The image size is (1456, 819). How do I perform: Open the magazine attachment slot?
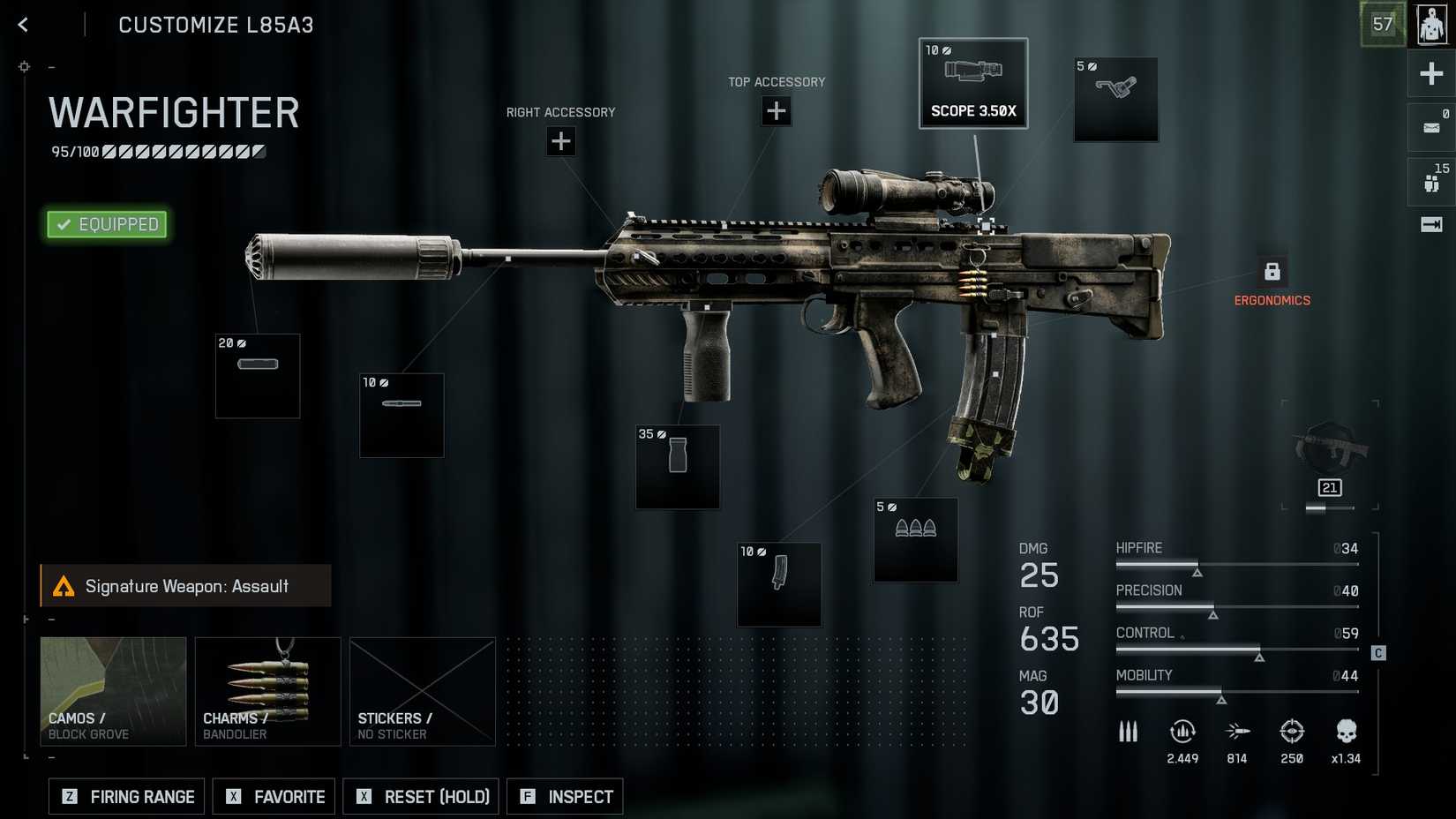(779, 584)
